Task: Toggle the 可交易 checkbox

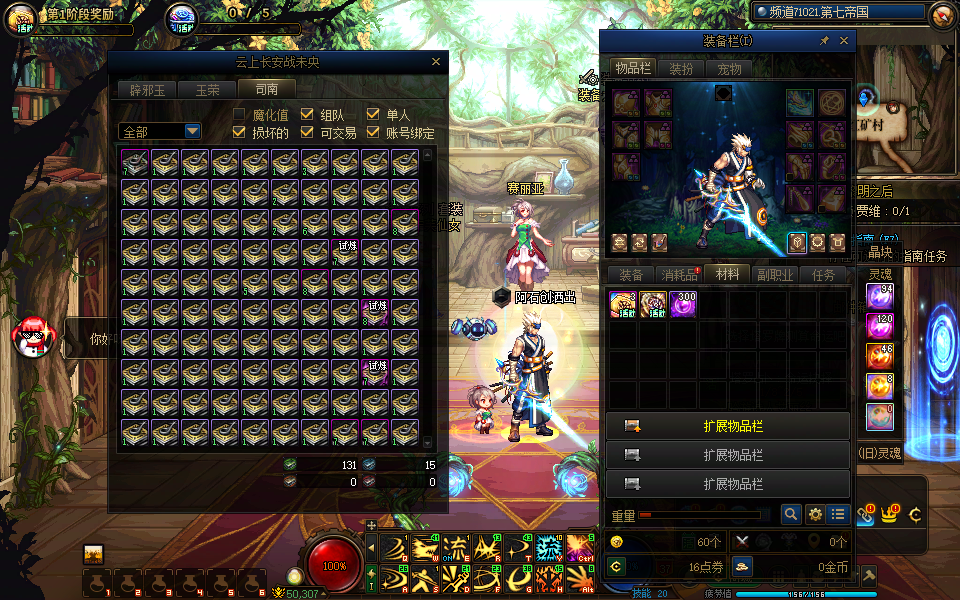Action: tap(308, 132)
